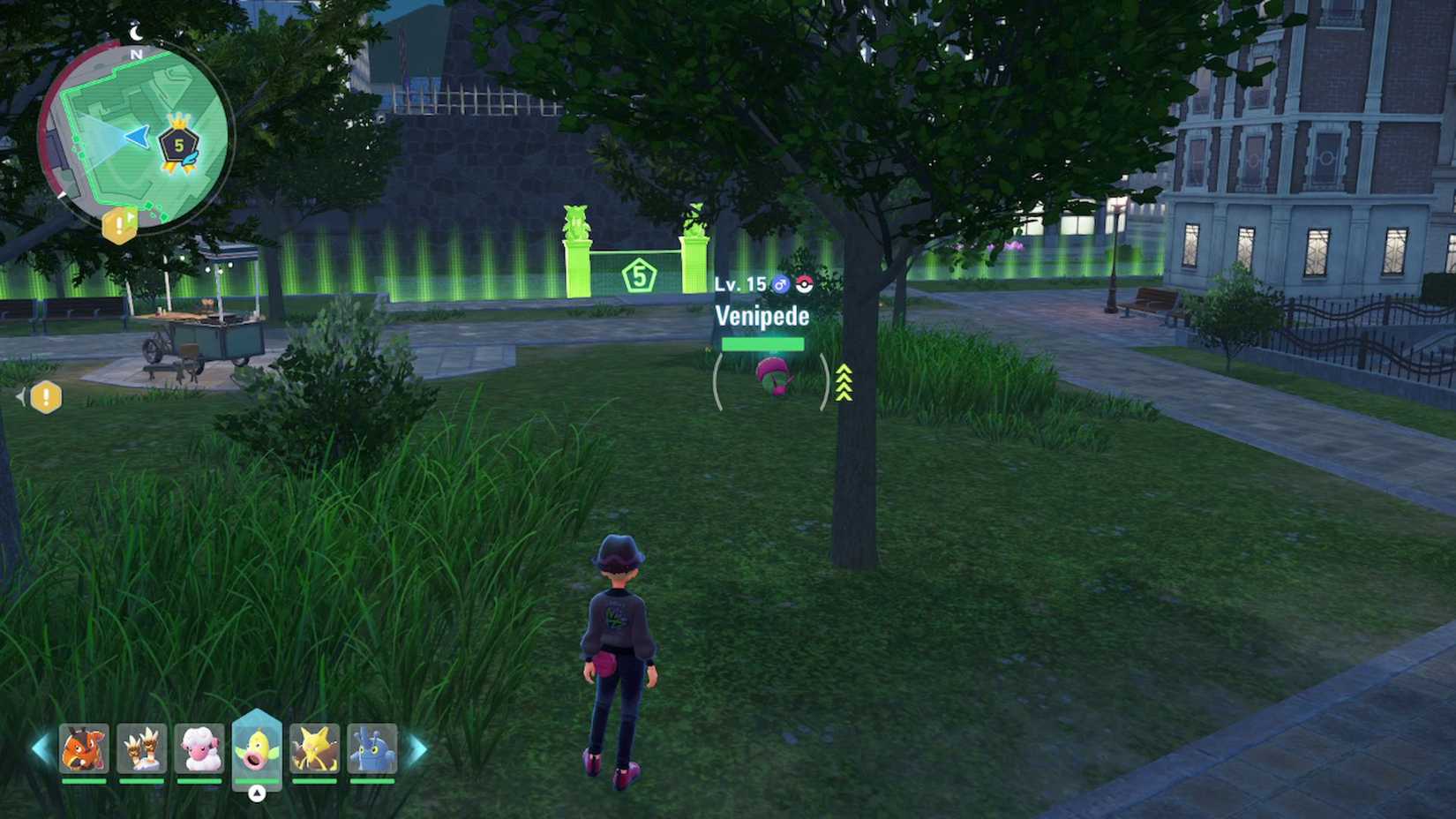Screen dimensions: 1456x819
Task: Select the highlighted Weepinbell party slot
Action: point(257,749)
